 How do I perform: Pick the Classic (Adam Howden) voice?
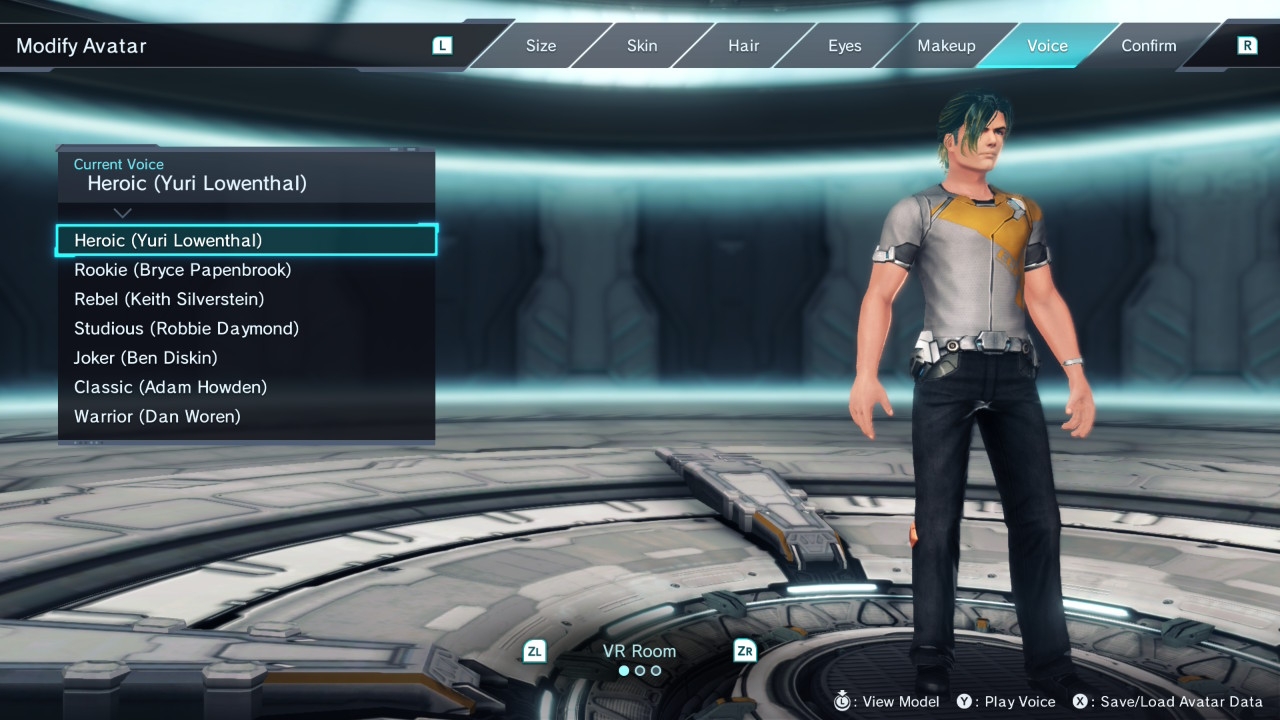click(170, 387)
